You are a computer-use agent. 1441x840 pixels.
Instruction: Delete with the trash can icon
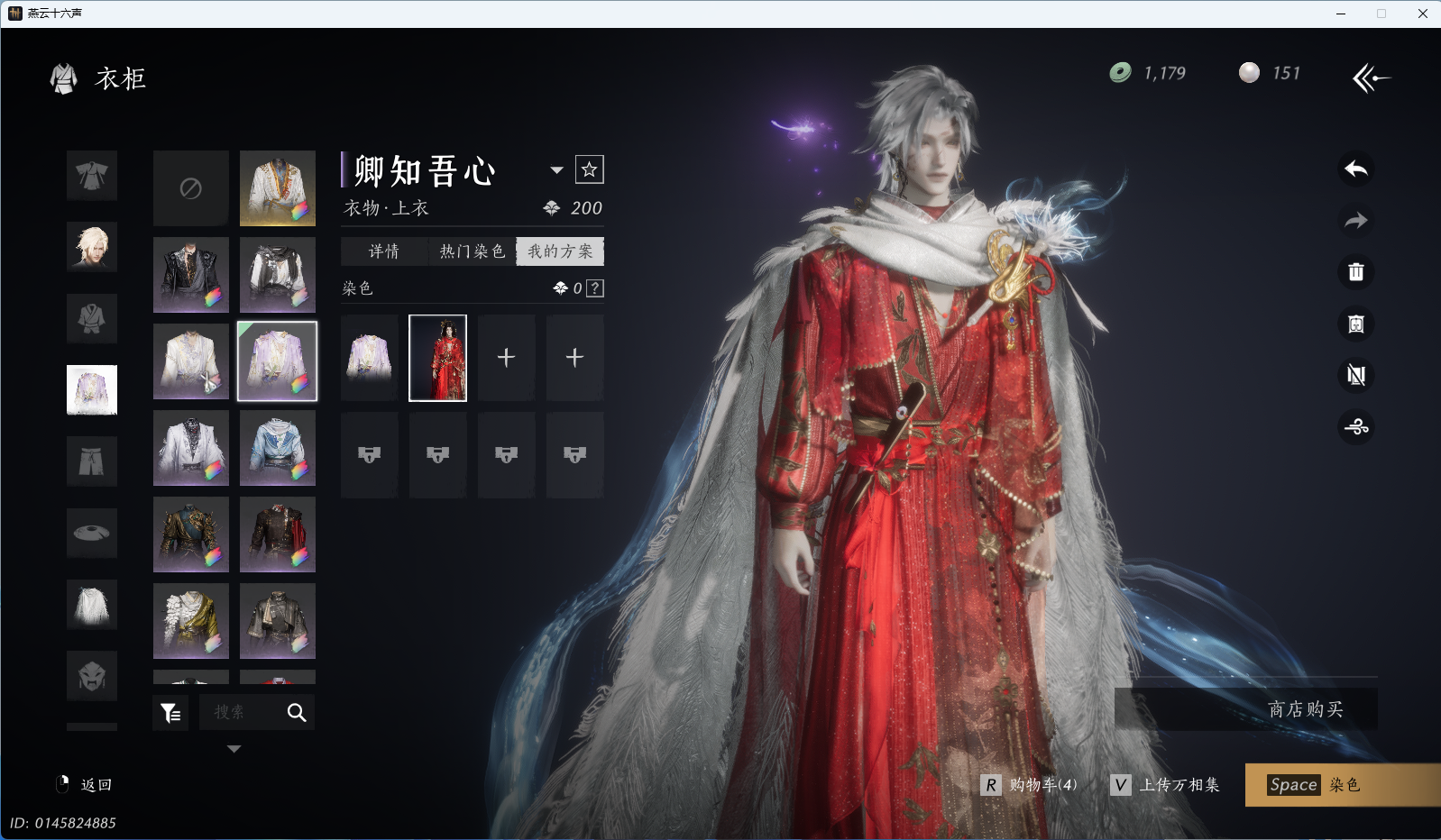1356,272
